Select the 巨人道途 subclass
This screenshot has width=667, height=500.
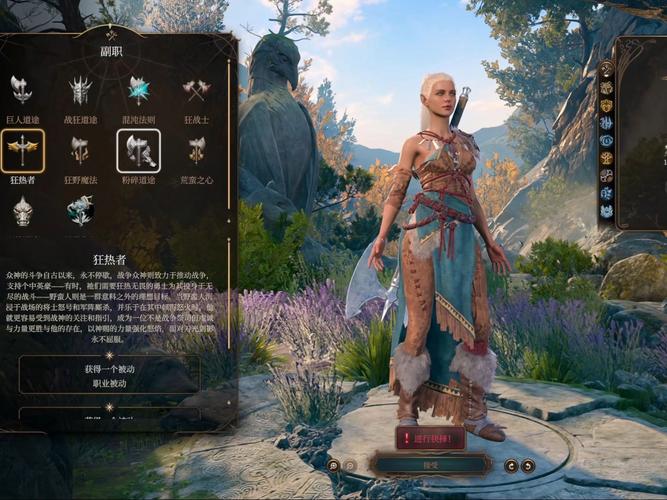(21, 92)
